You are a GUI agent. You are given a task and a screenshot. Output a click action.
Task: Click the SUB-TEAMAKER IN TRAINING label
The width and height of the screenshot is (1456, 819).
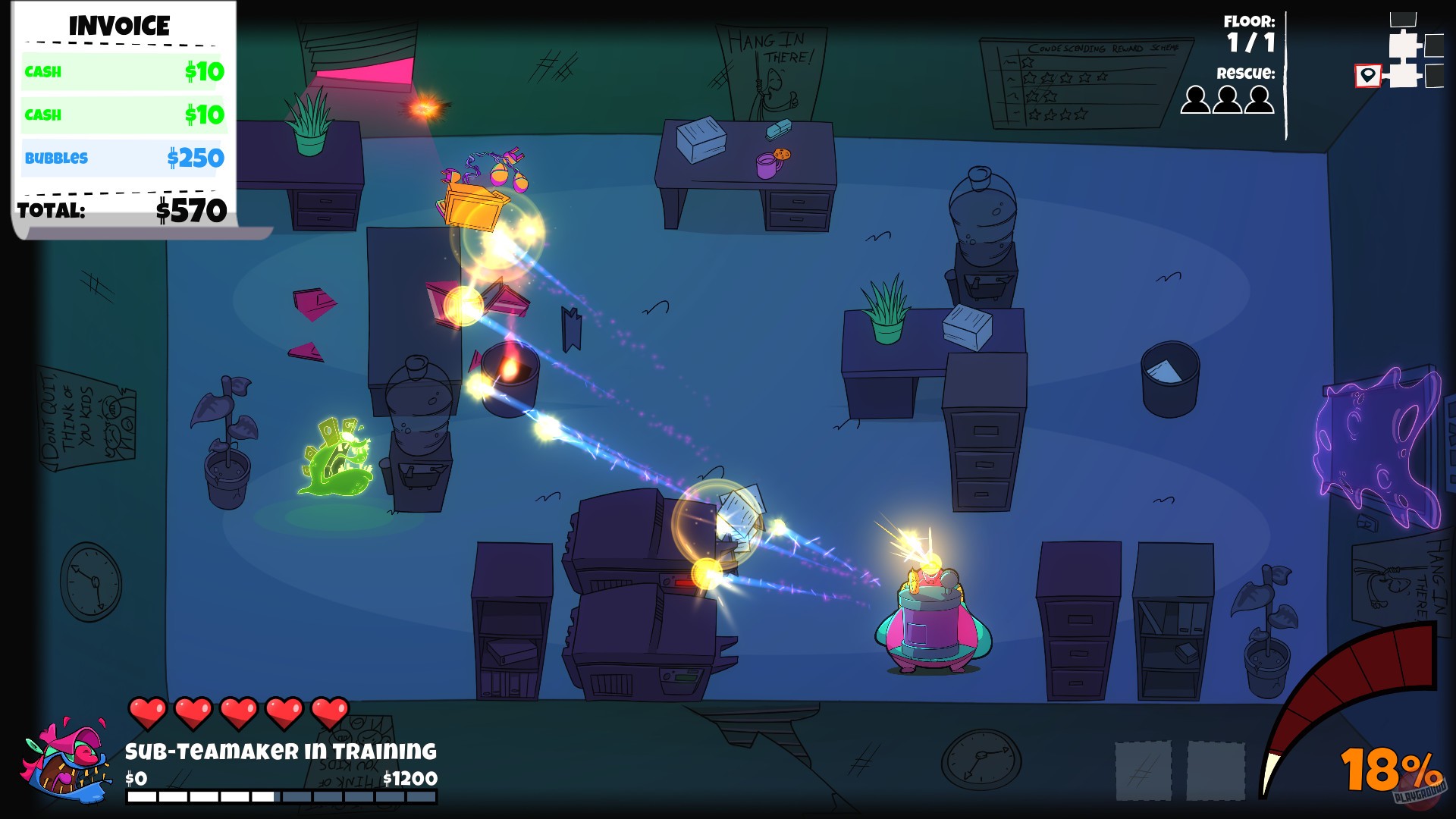coord(281,751)
